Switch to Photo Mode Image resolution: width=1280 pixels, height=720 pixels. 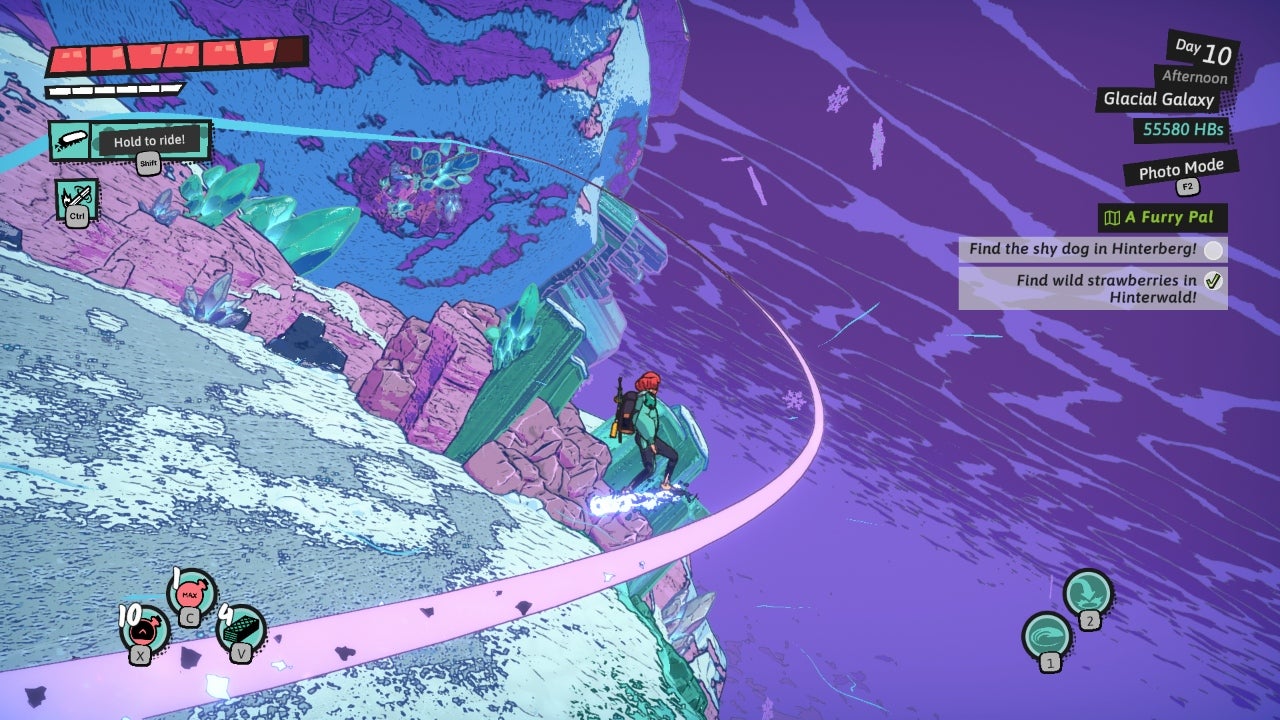1180,164
